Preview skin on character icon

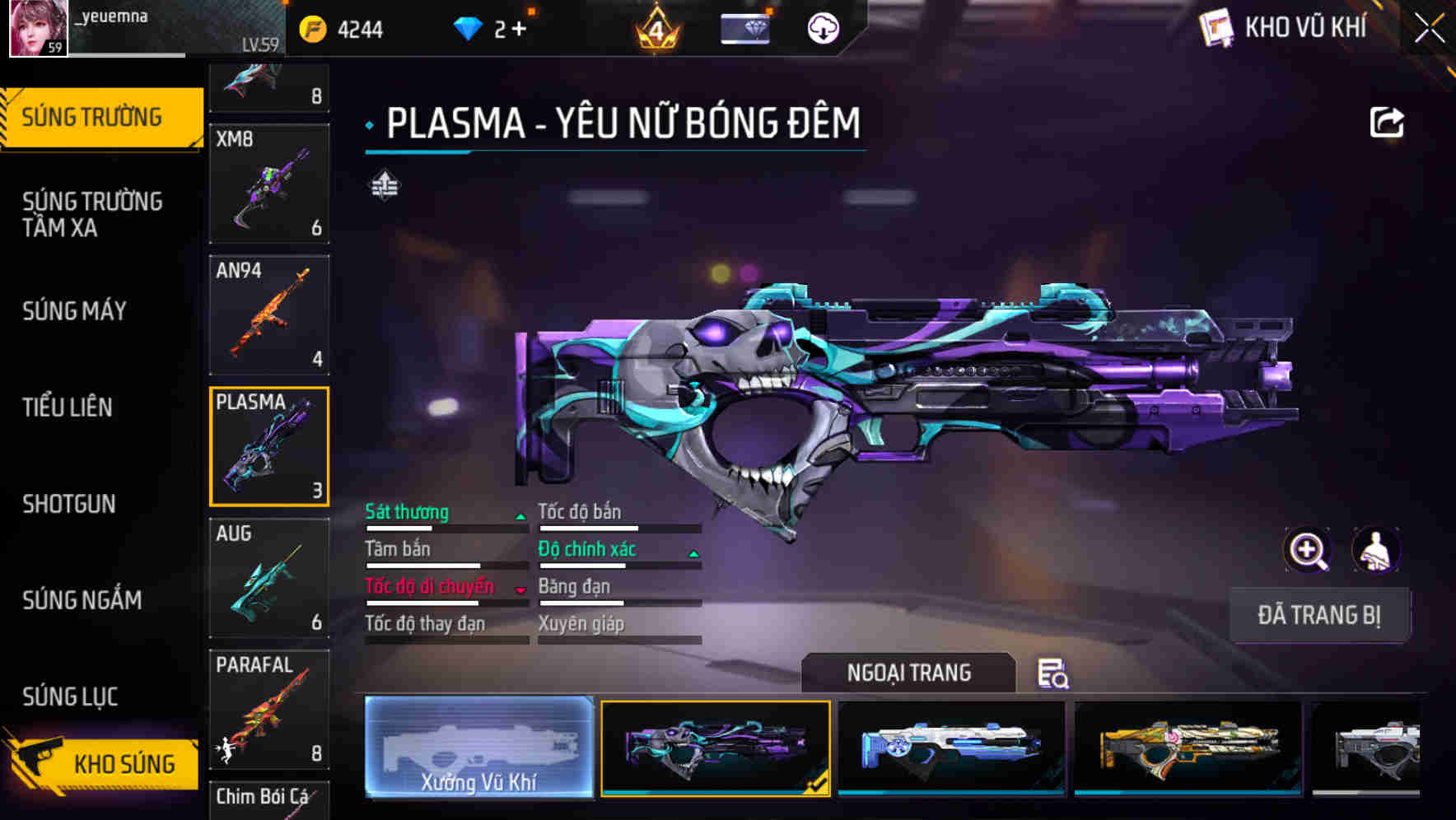click(1376, 550)
